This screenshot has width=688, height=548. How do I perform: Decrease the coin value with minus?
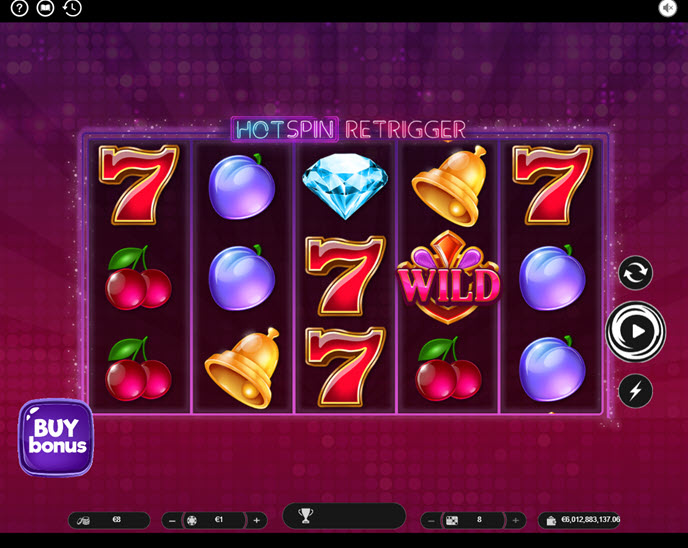tap(172, 520)
